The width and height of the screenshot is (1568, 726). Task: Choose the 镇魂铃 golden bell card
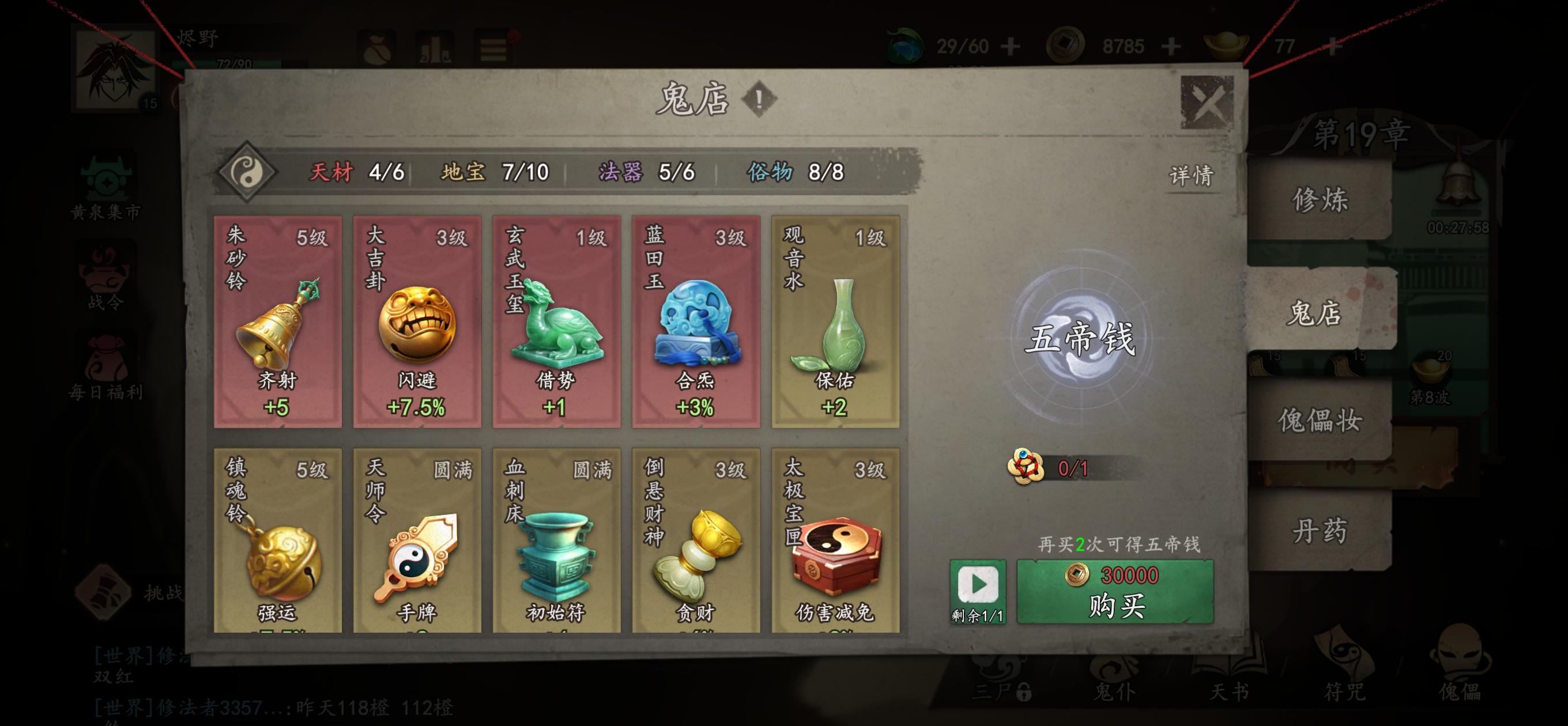[x=277, y=540]
